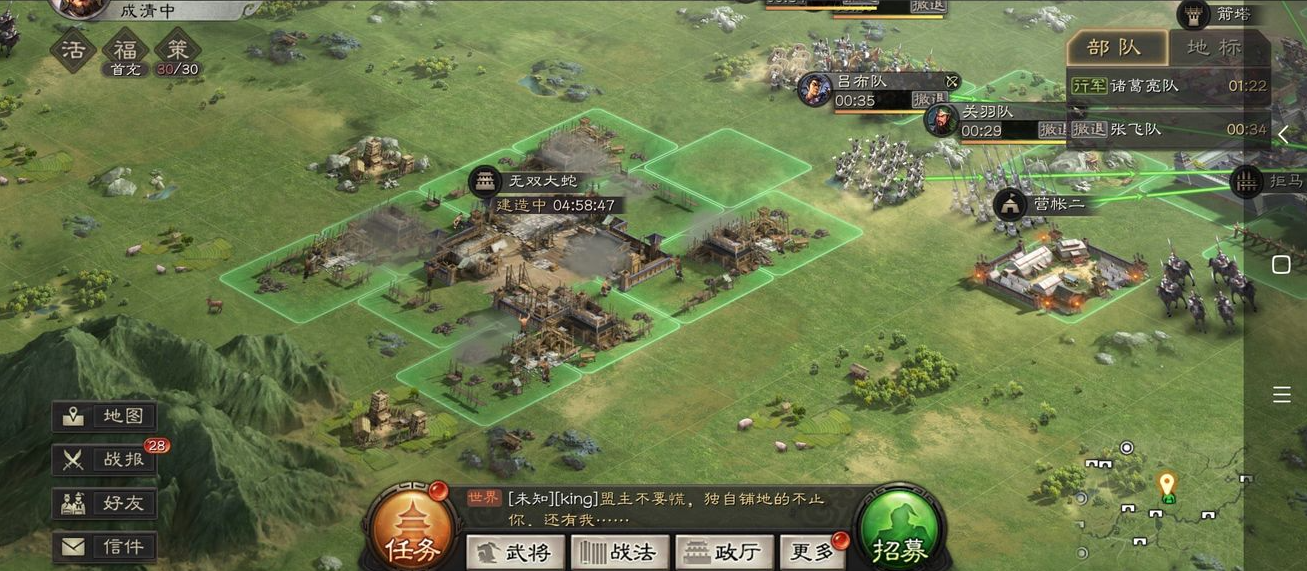The image size is (1307, 571).
Task: Open the 福 welfare diamond icon
Action: coord(125,49)
